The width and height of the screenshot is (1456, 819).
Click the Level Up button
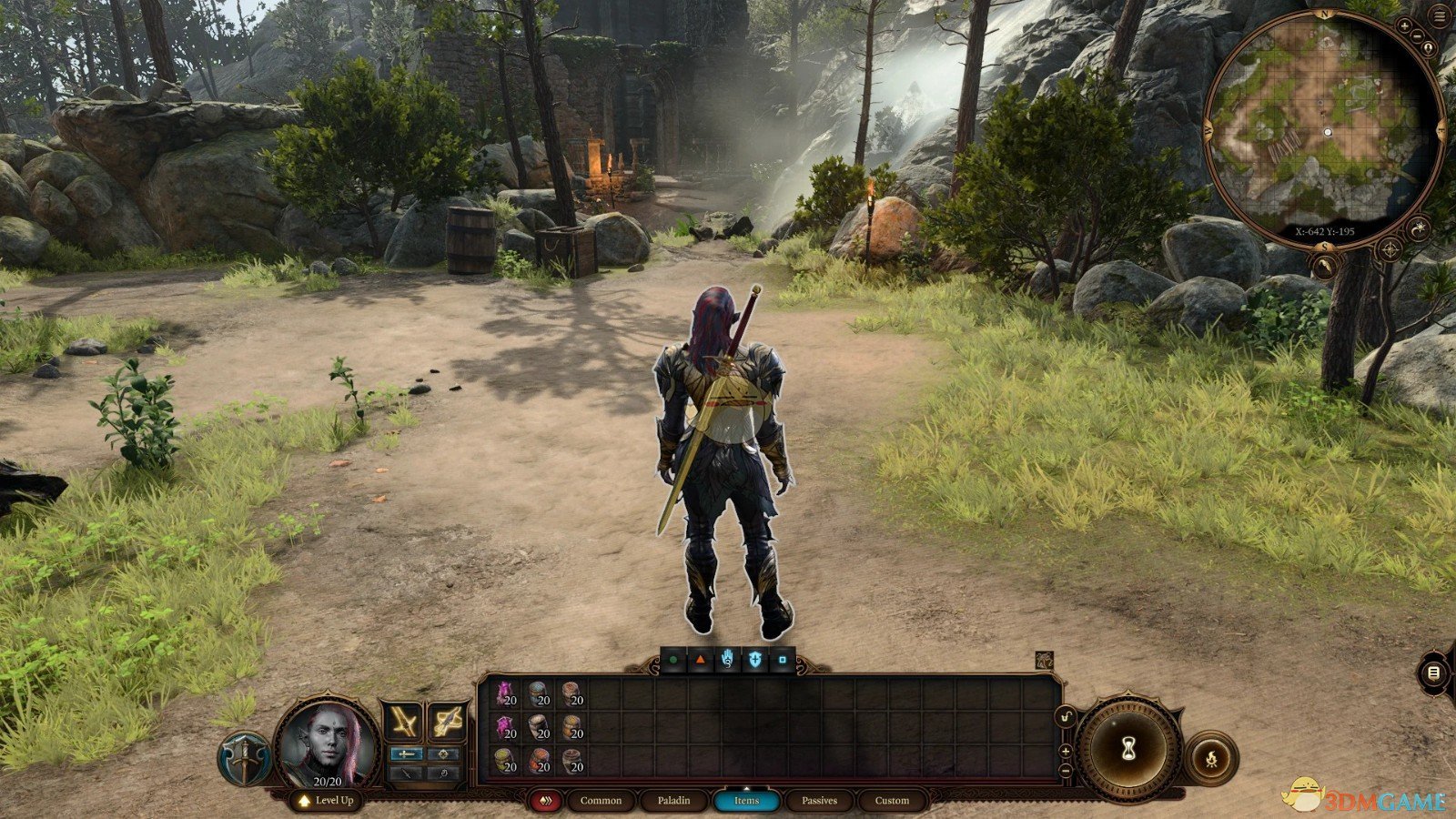click(x=326, y=801)
